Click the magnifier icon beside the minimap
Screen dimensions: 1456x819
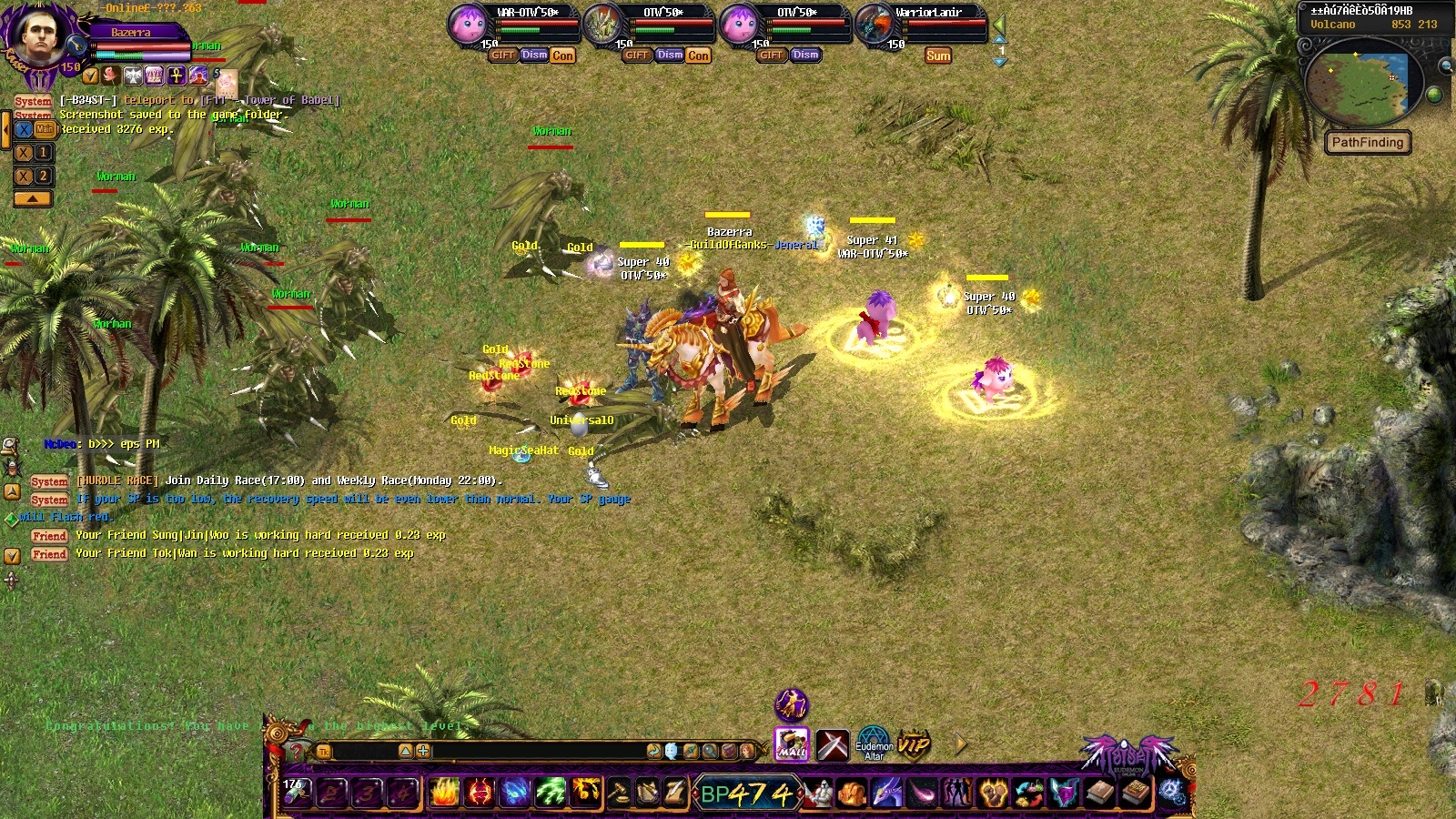tap(1445, 66)
